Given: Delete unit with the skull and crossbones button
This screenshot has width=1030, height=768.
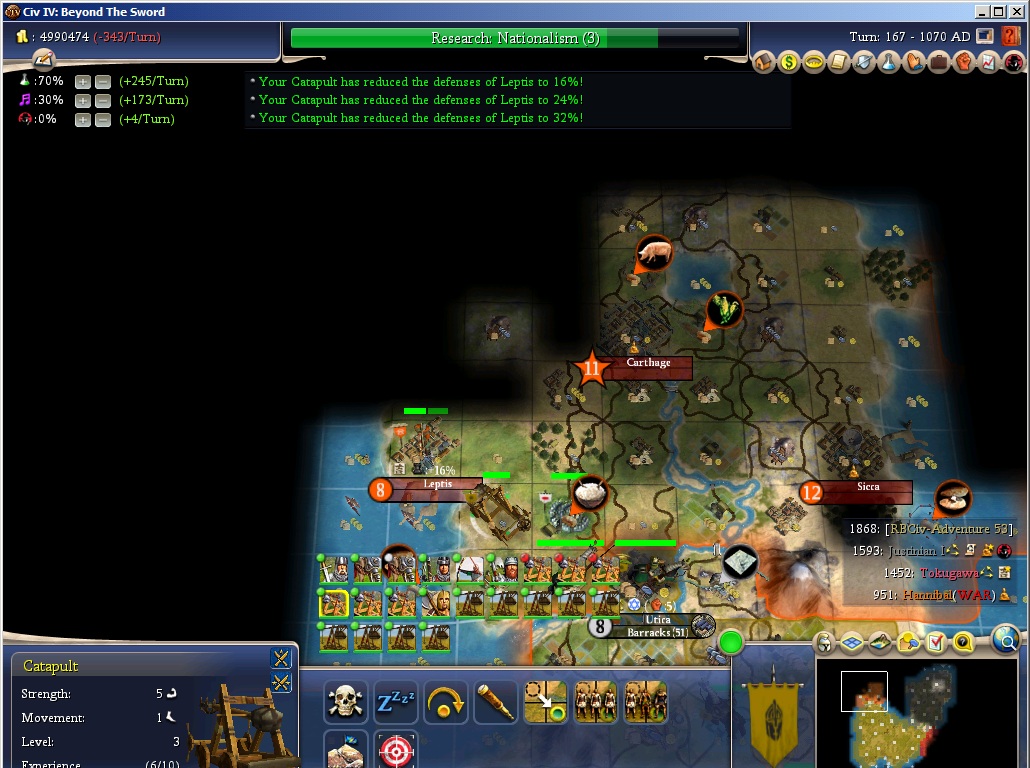Looking at the screenshot, I should click(345, 702).
